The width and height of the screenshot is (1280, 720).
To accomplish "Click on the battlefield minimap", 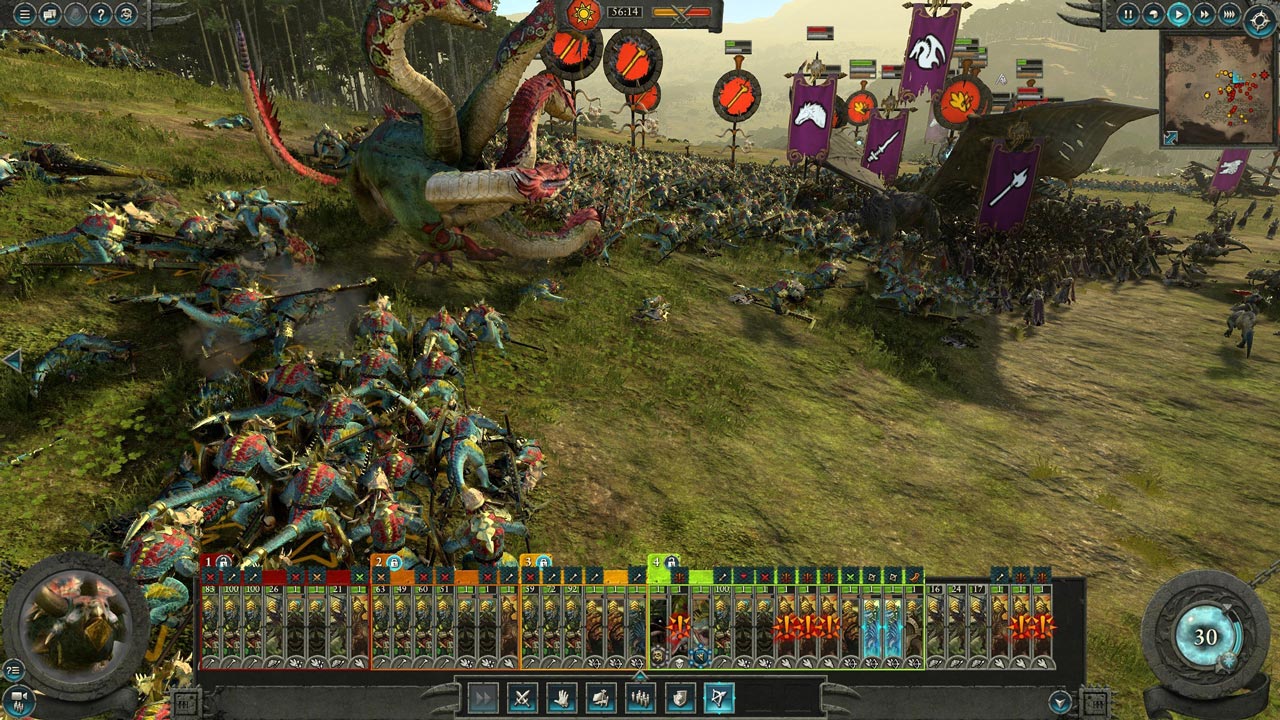I will pyautogui.click(x=1217, y=90).
